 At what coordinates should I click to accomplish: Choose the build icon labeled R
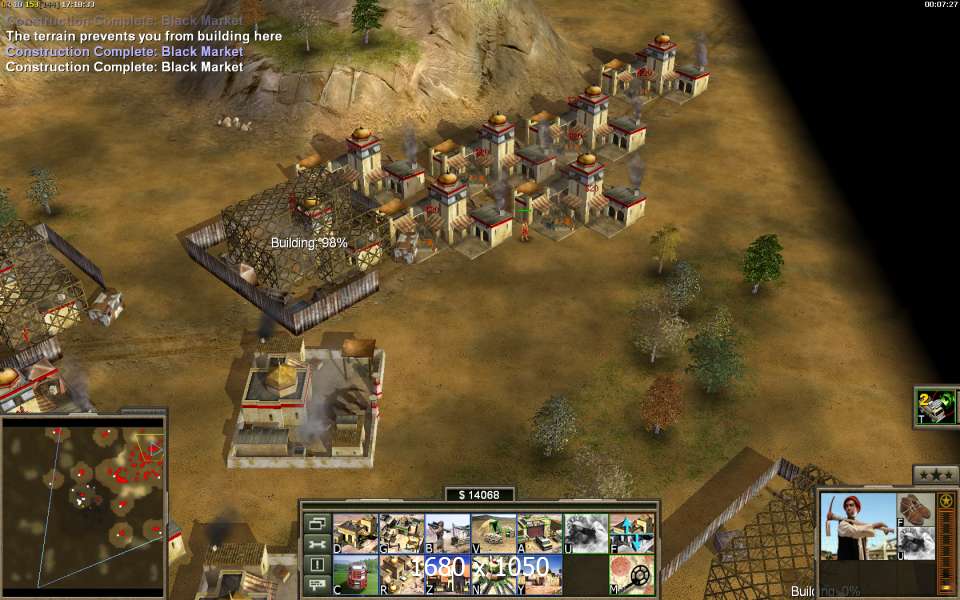400,574
